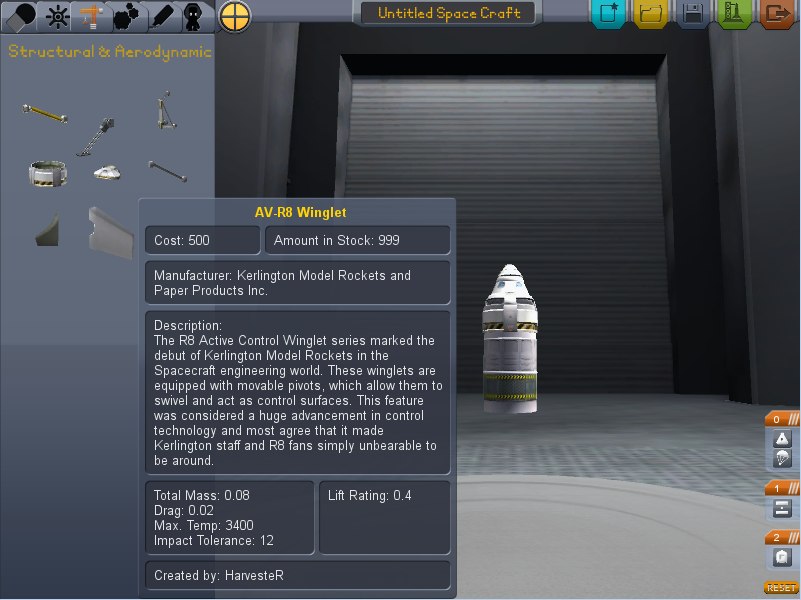The width and height of the screenshot is (801, 600).
Task: Edit the Untitled Space Craft name field
Action: tap(448, 14)
